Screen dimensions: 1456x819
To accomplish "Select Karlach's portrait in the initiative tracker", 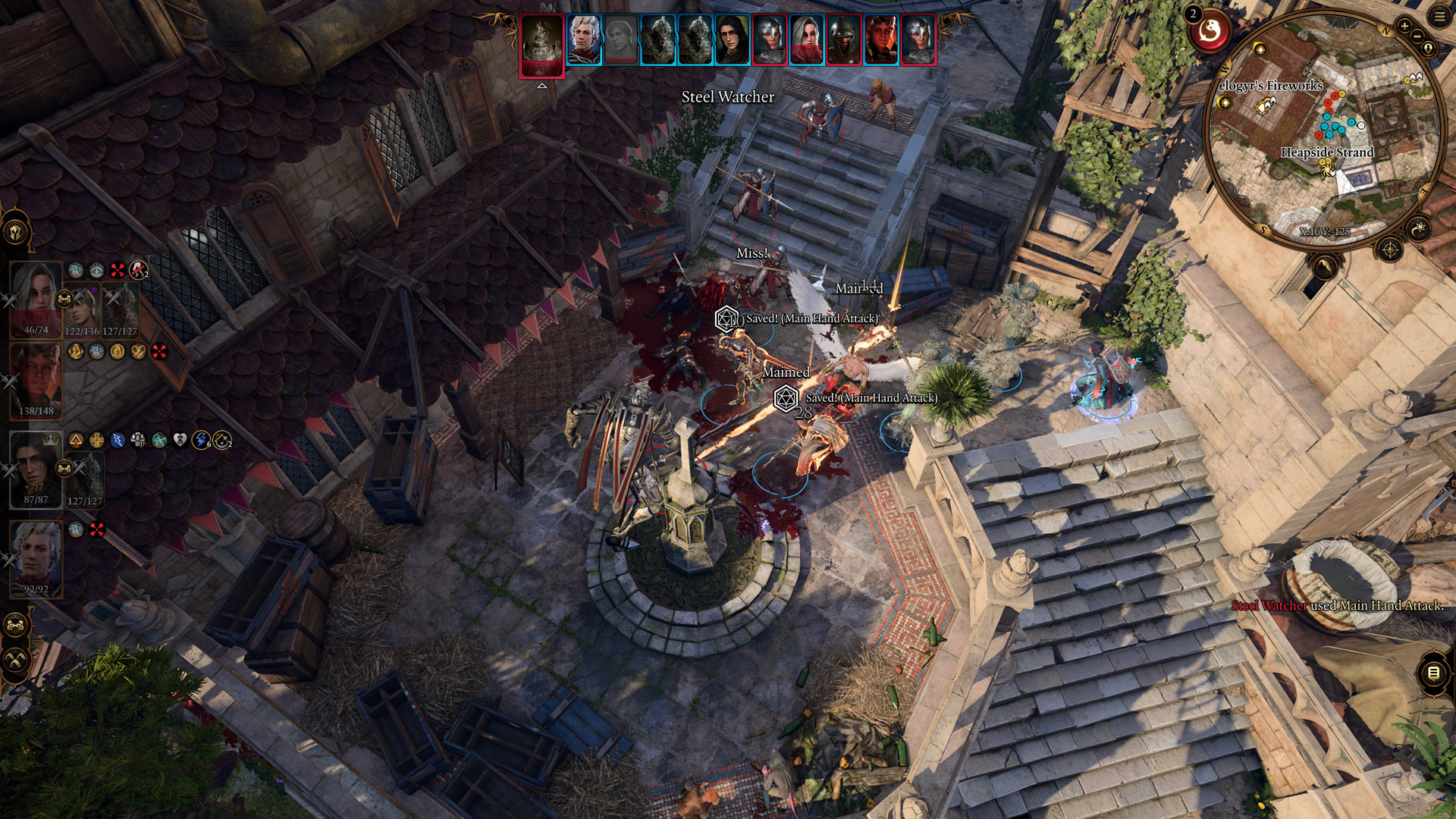I will [880, 40].
